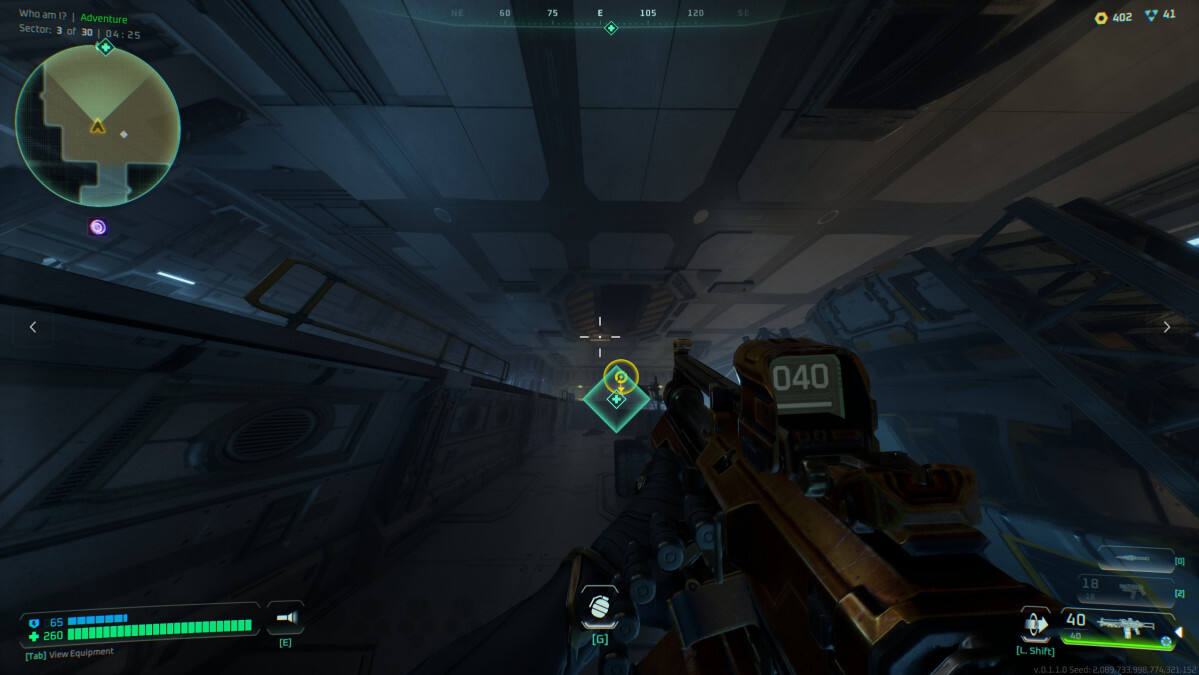
Task: Select the equipped assault rifle slot
Action: tap(1118, 626)
